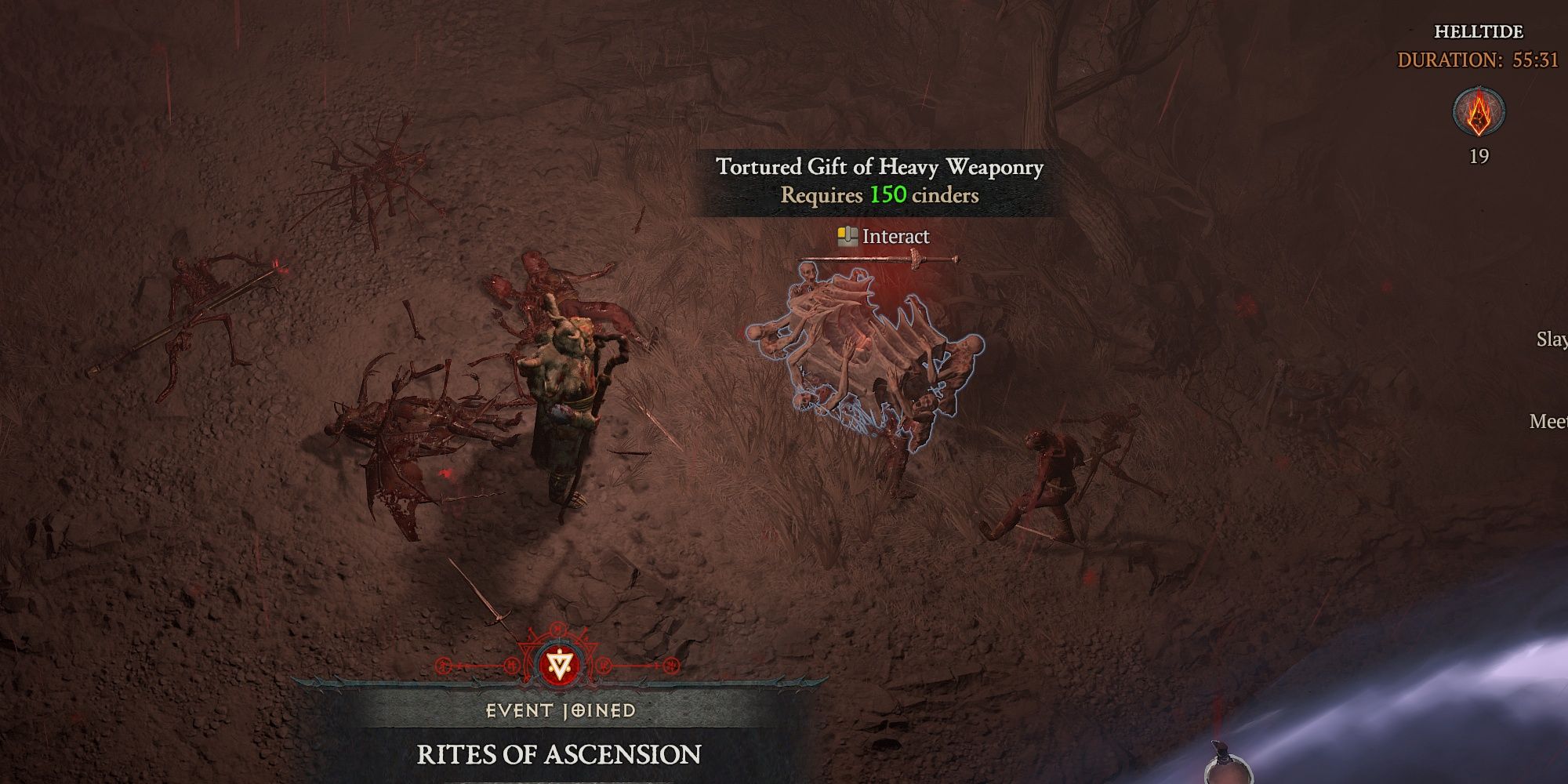This screenshot has width=1568, height=784.
Task: Select the Interact prompt icon
Action: 848,234
